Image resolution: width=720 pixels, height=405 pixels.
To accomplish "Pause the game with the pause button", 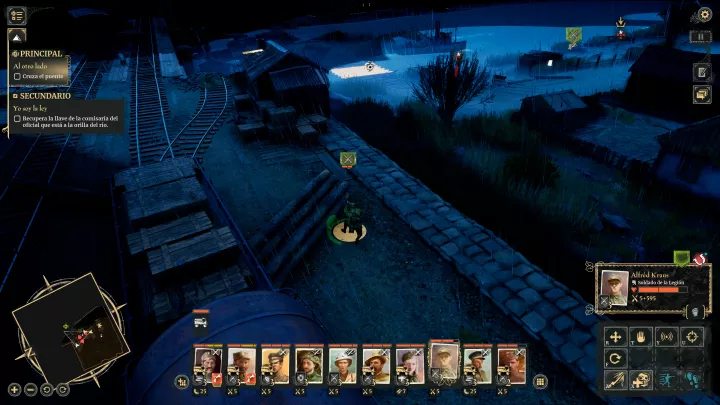I will point(702,37).
